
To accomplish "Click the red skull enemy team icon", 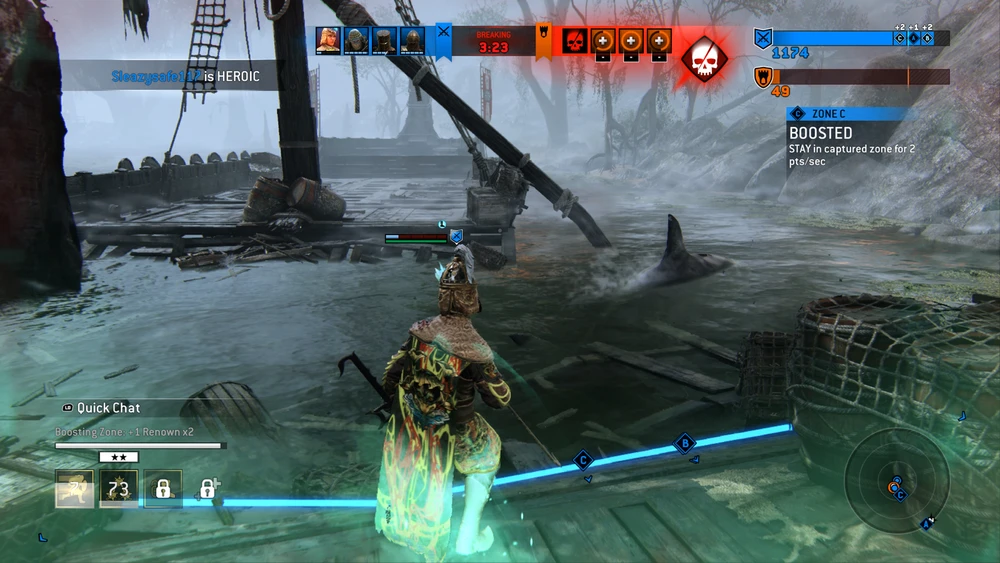I will [x=573, y=41].
